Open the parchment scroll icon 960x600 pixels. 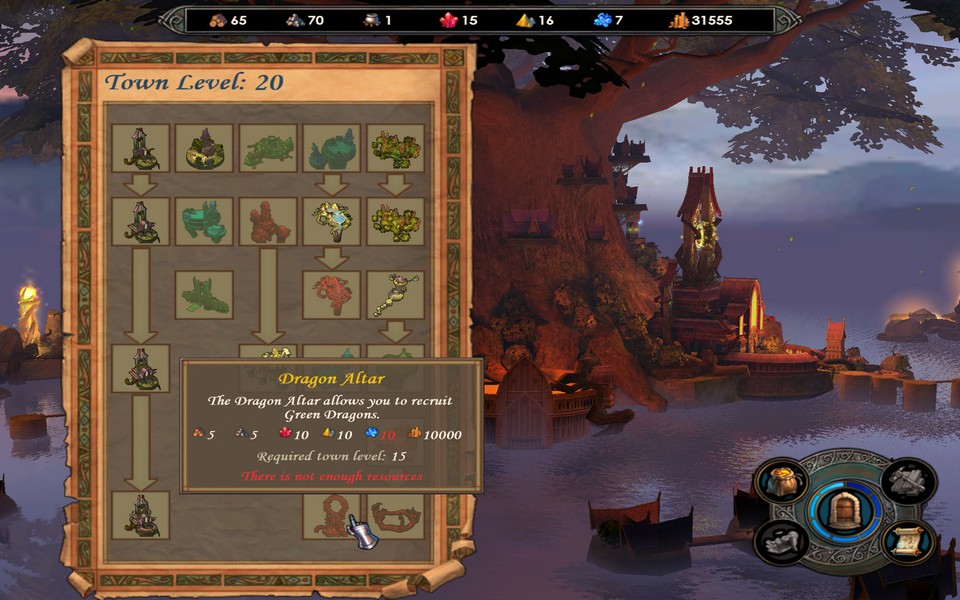pyautogui.click(x=909, y=541)
